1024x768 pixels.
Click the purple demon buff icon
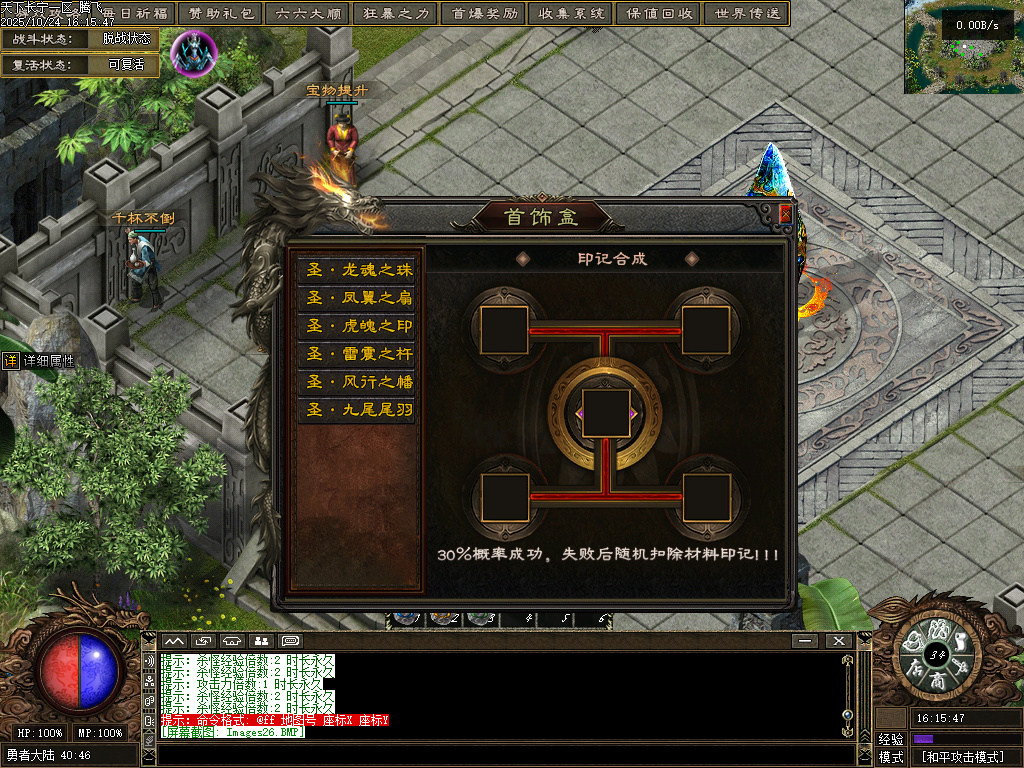point(194,54)
